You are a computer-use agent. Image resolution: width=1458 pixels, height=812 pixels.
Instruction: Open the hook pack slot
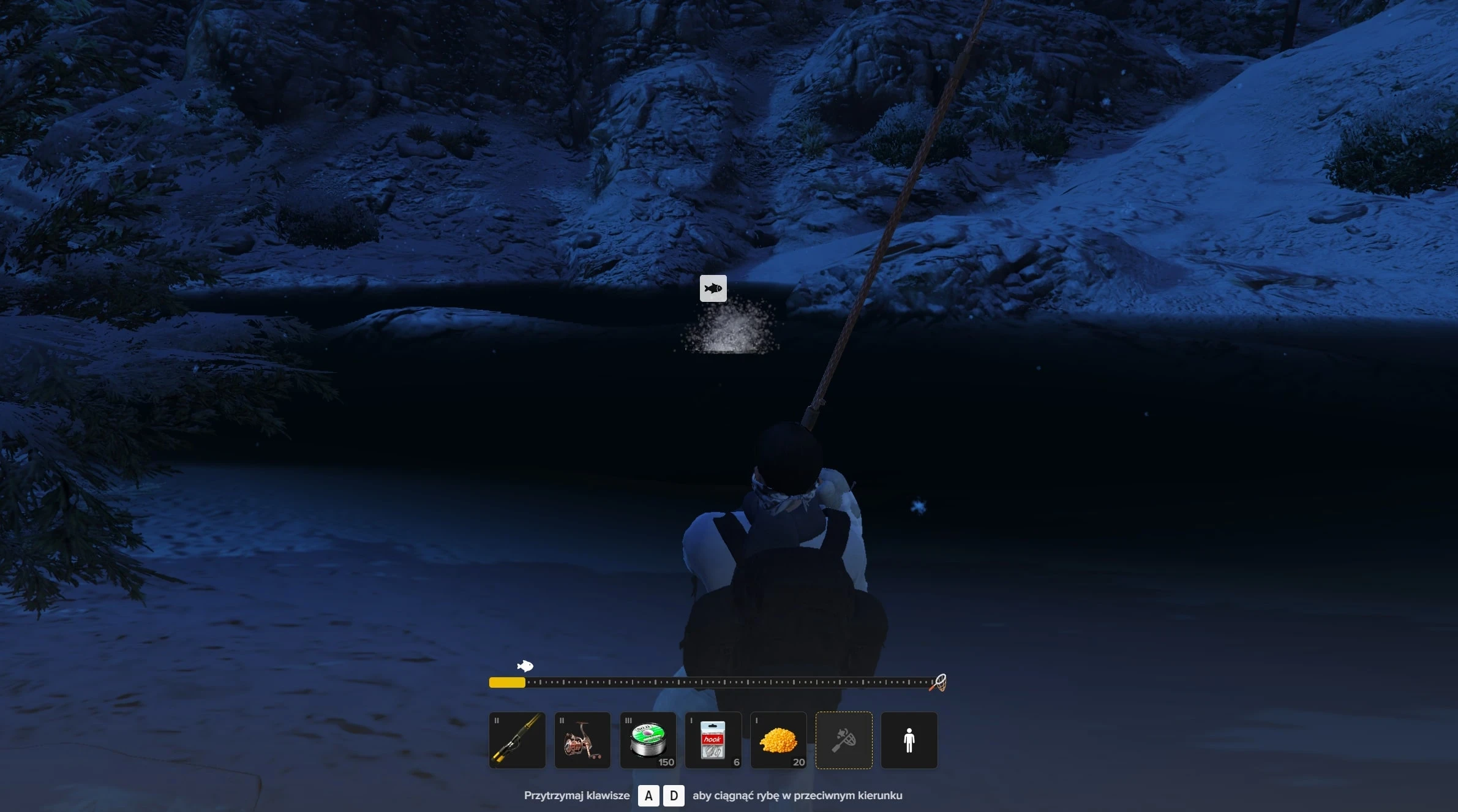click(x=713, y=740)
